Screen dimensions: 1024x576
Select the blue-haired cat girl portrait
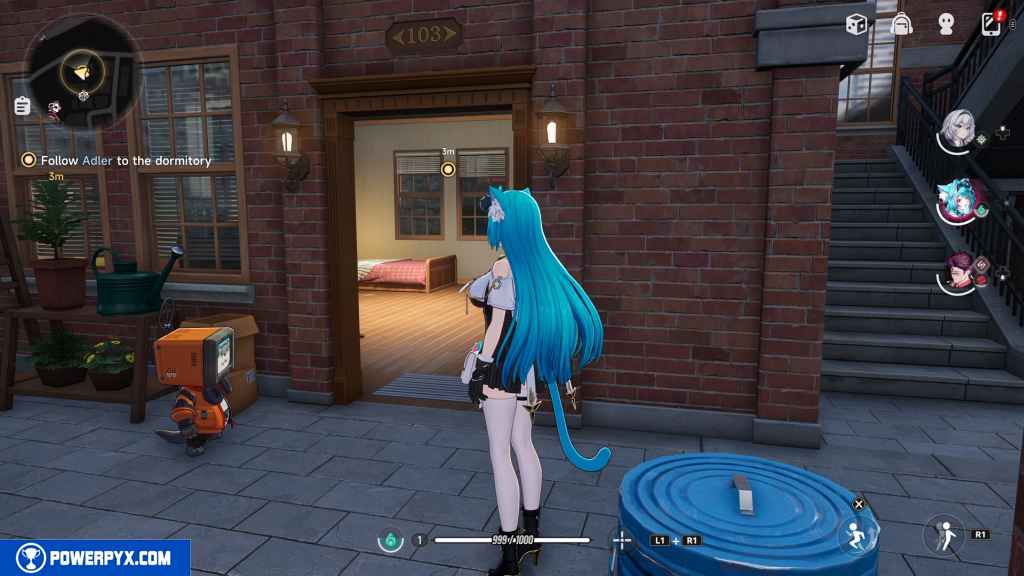(957, 200)
